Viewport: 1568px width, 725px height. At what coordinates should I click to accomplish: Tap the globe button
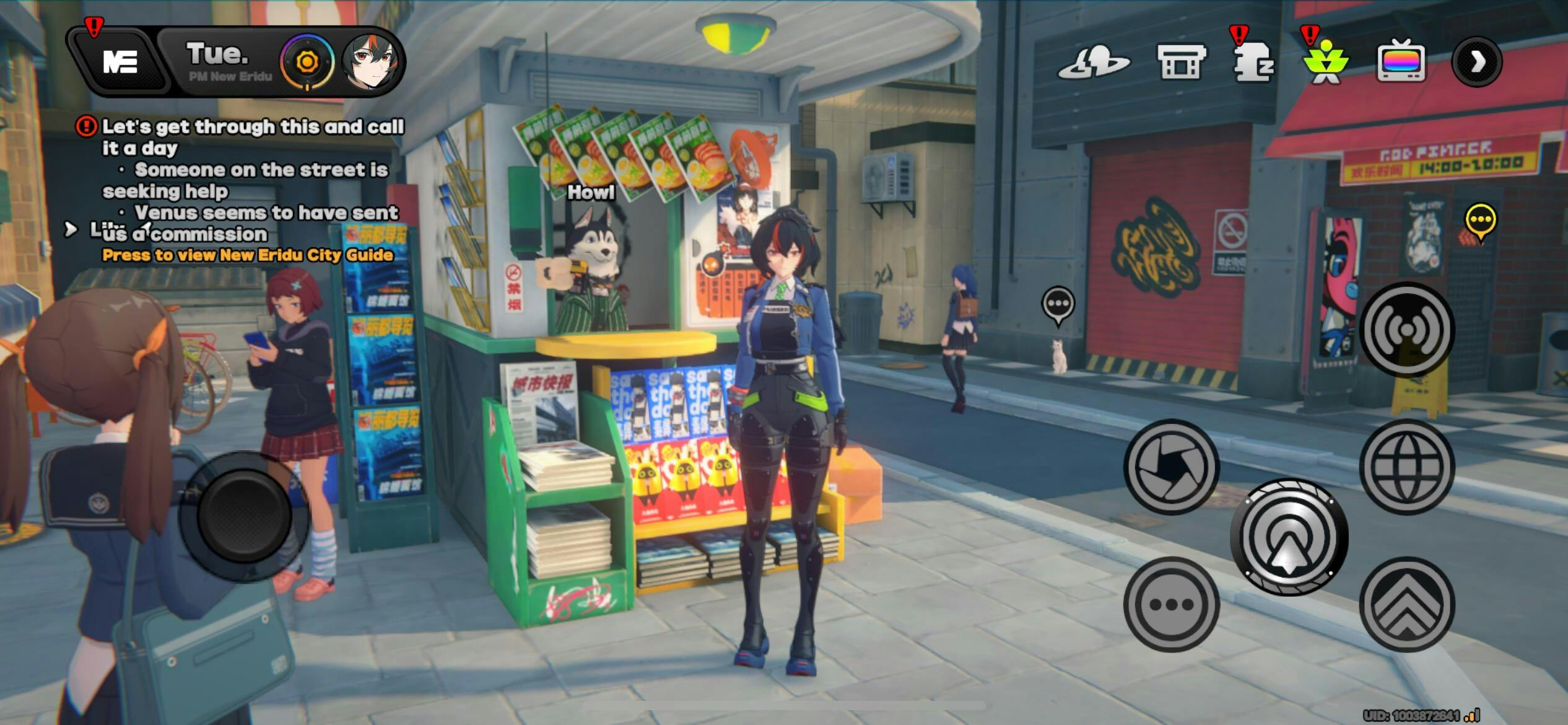point(1407,467)
